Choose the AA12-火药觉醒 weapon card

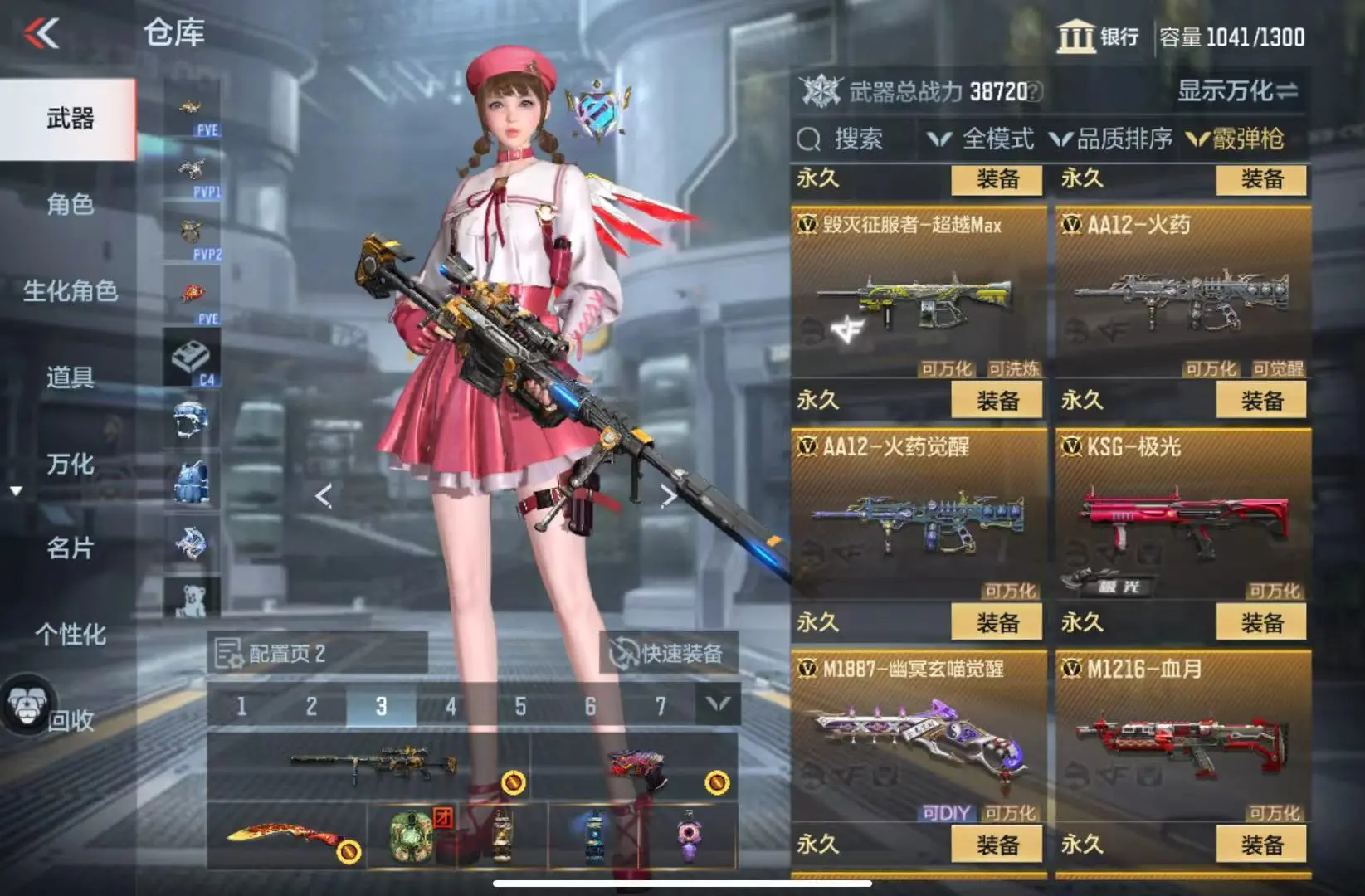coord(918,514)
